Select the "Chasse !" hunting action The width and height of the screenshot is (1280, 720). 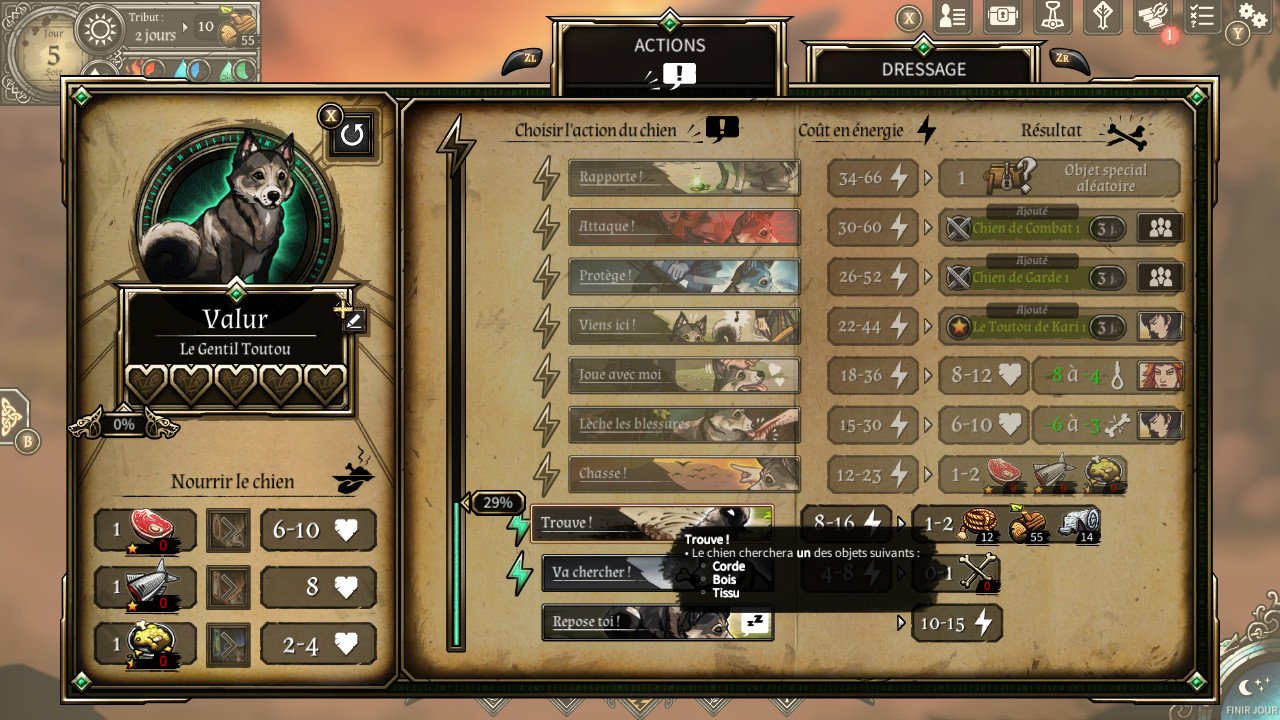(x=684, y=474)
